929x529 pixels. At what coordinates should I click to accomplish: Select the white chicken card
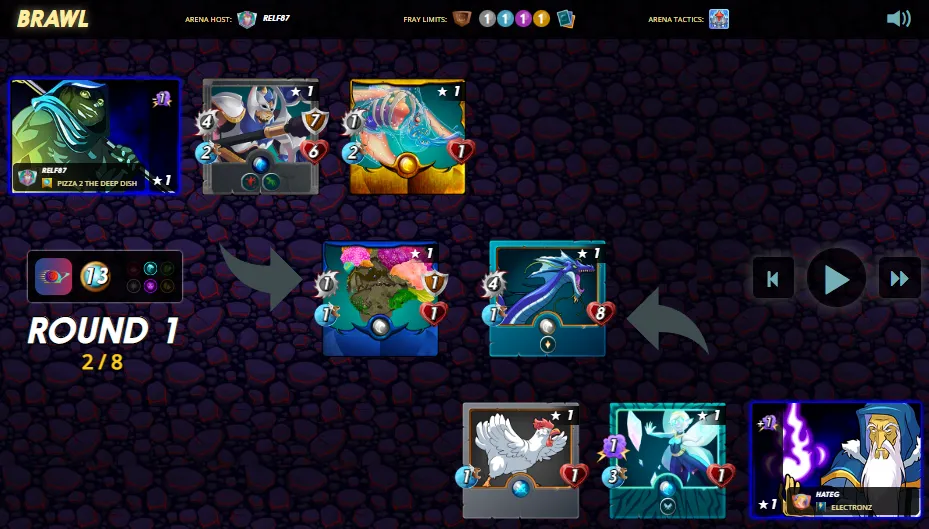click(521, 459)
